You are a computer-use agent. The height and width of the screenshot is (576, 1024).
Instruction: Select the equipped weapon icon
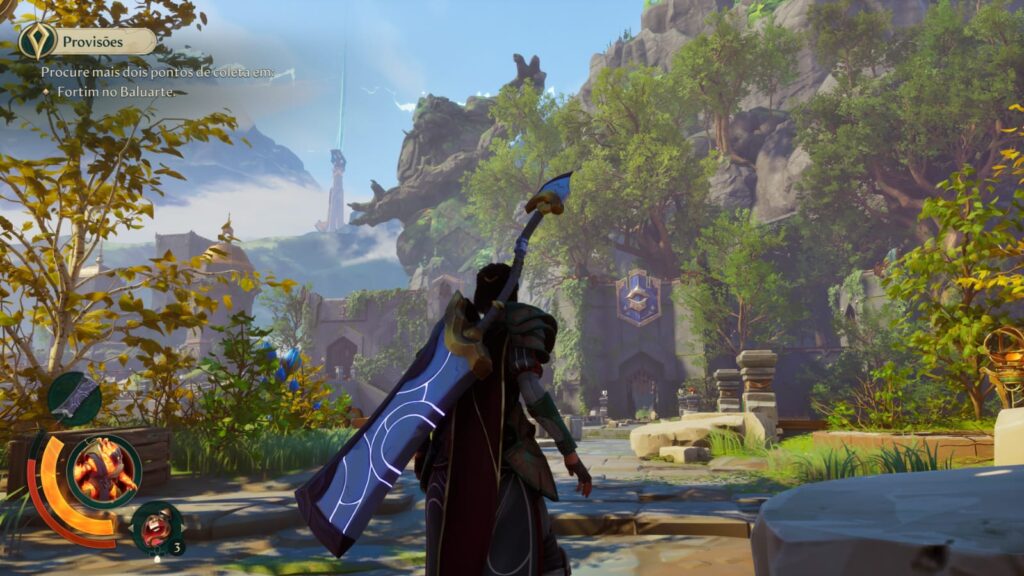coord(75,397)
